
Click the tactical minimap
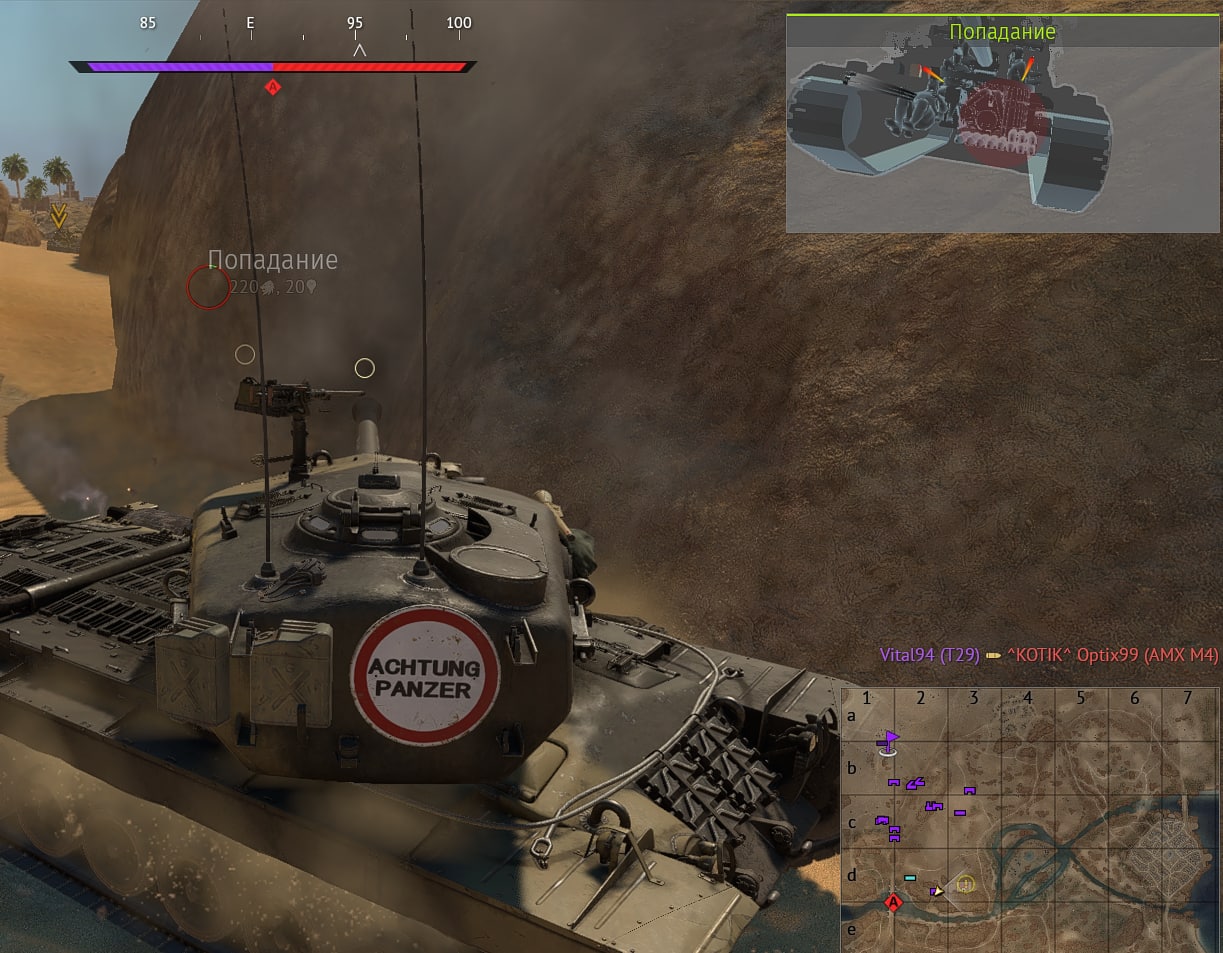[x=1030, y=819]
